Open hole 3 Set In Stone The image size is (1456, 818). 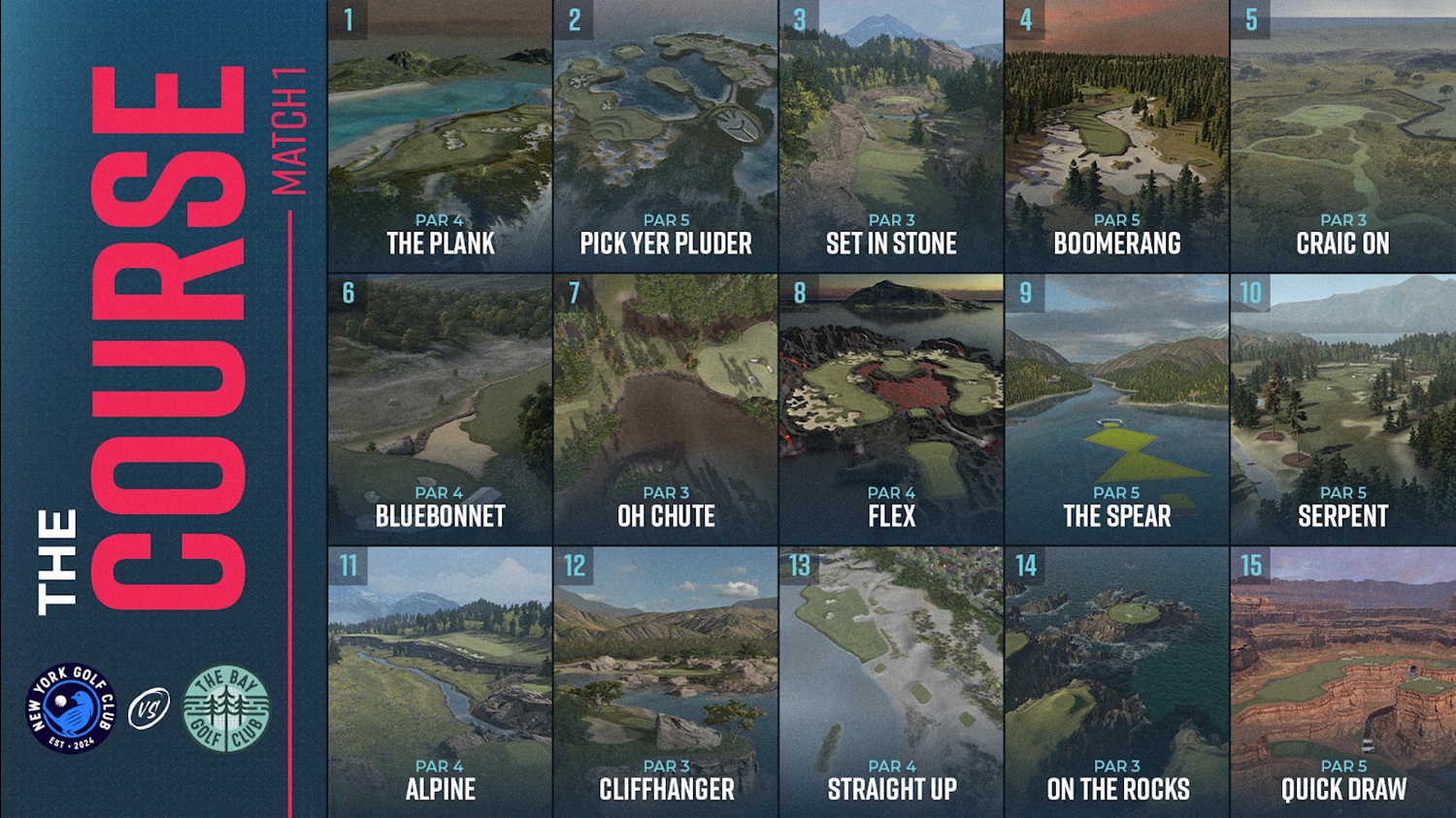click(x=891, y=136)
